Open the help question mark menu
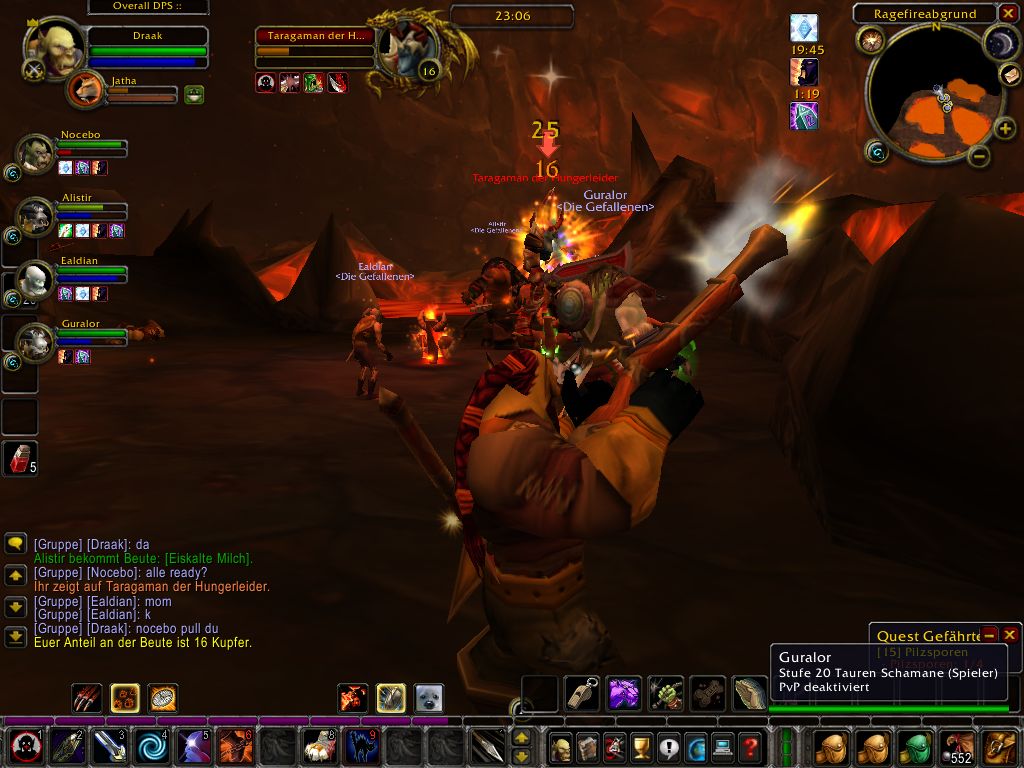1024x768 pixels. coord(749,746)
